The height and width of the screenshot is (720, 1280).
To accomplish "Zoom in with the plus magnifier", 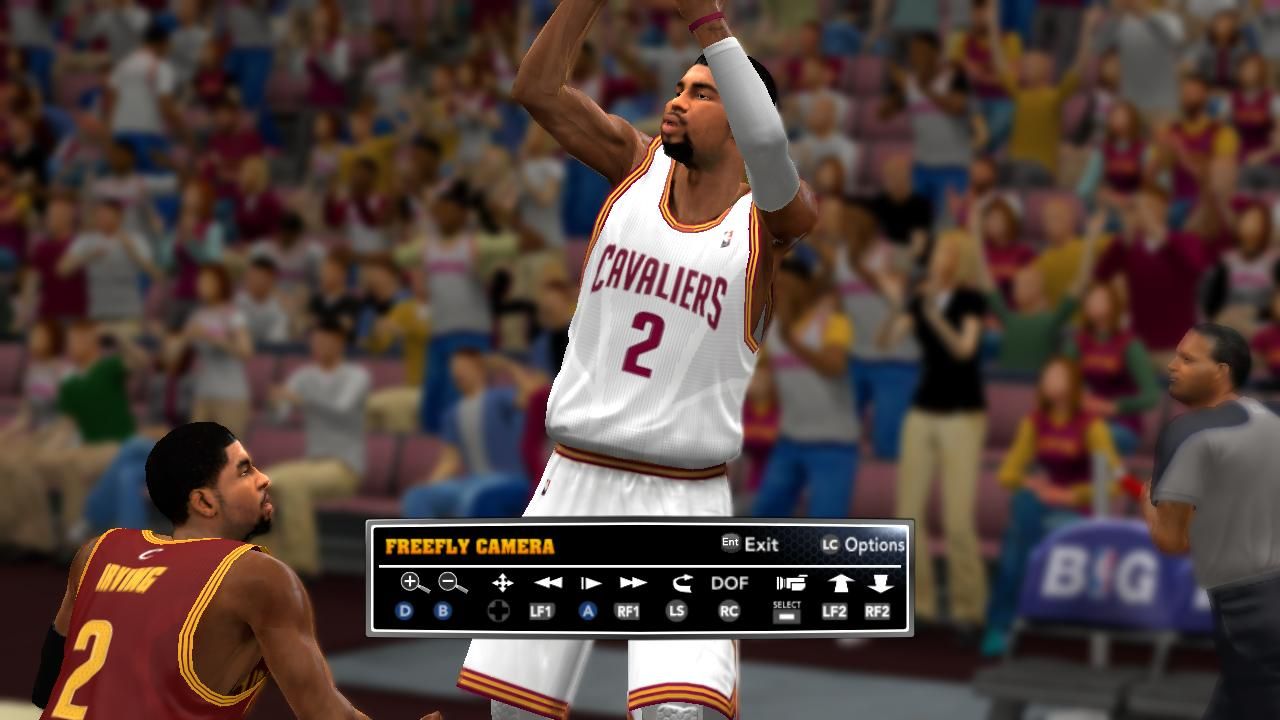I will (x=410, y=582).
